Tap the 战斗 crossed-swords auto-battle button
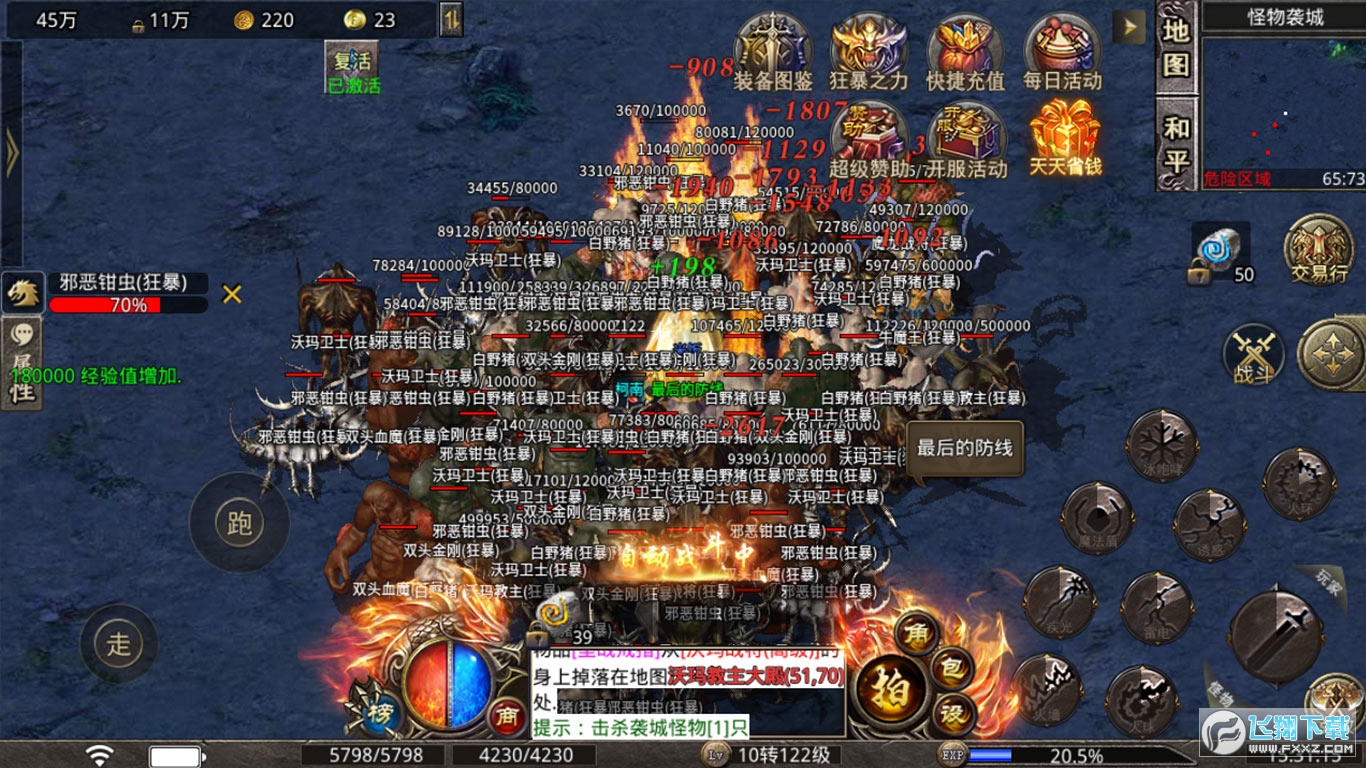The image size is (1366, 768). pos(1253,353)
